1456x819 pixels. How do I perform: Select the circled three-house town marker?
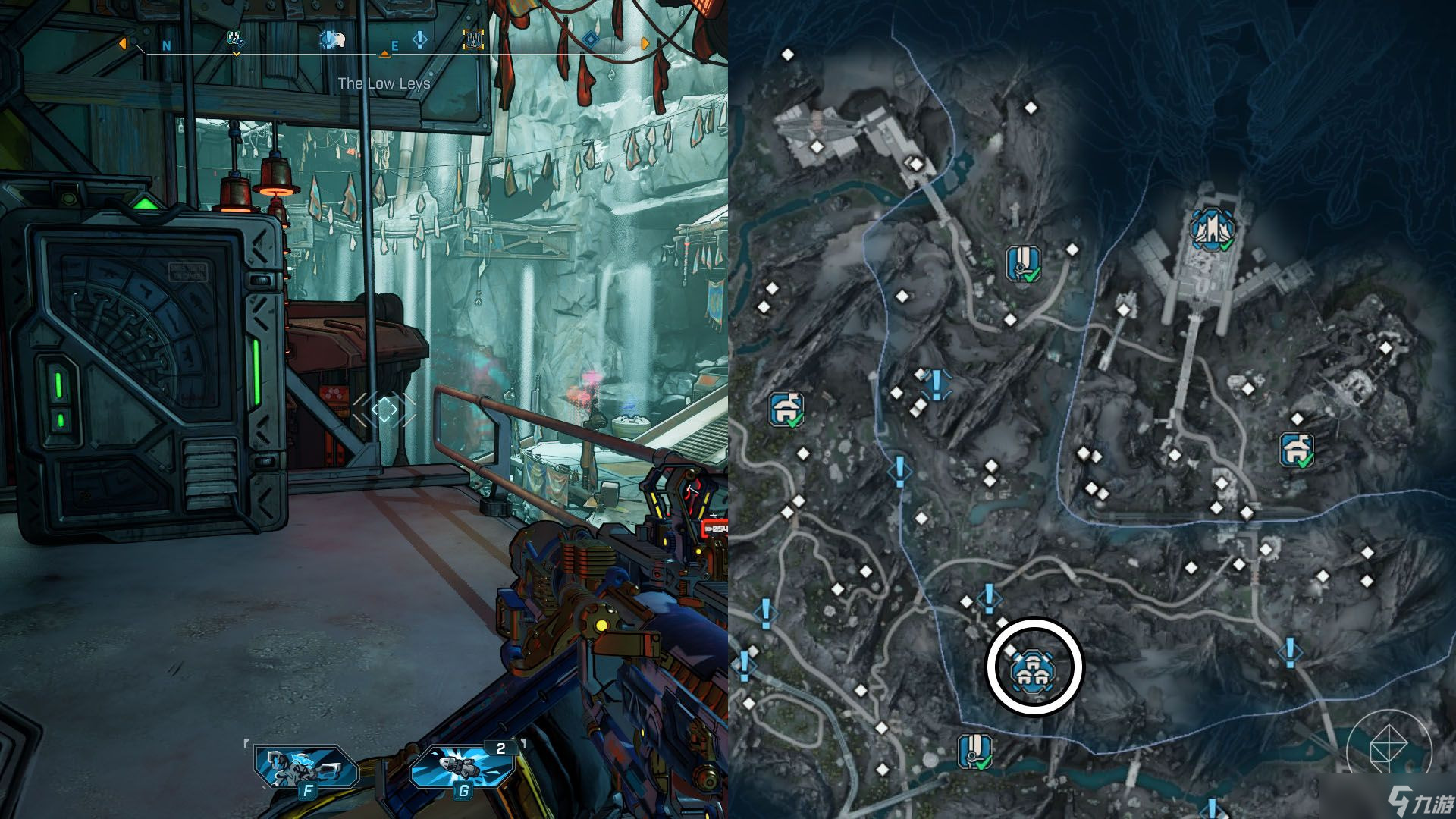point(1033,668)
